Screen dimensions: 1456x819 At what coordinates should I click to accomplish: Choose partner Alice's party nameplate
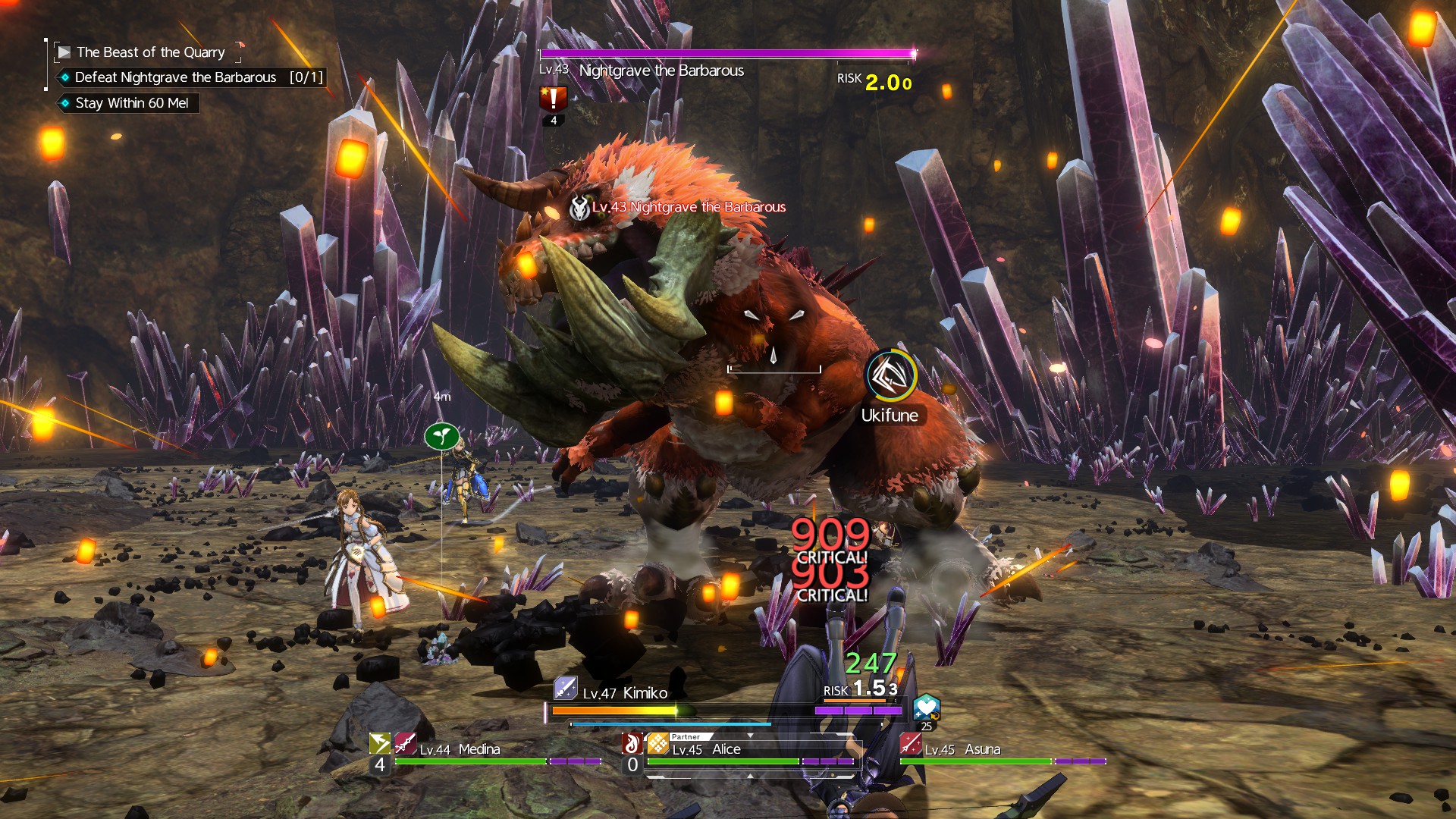click(706, 749)
